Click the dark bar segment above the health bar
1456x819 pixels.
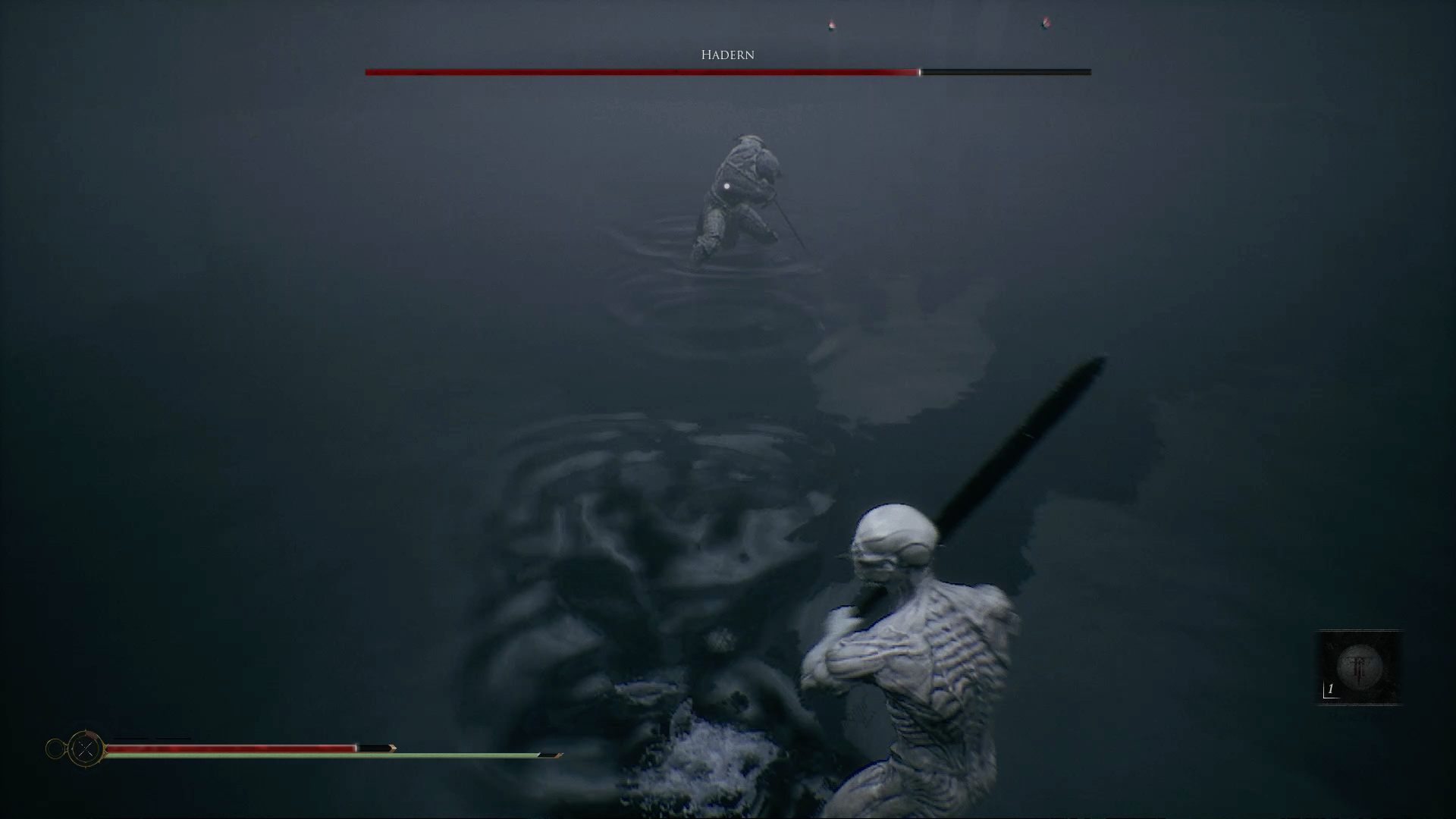(x=129, y=737)
